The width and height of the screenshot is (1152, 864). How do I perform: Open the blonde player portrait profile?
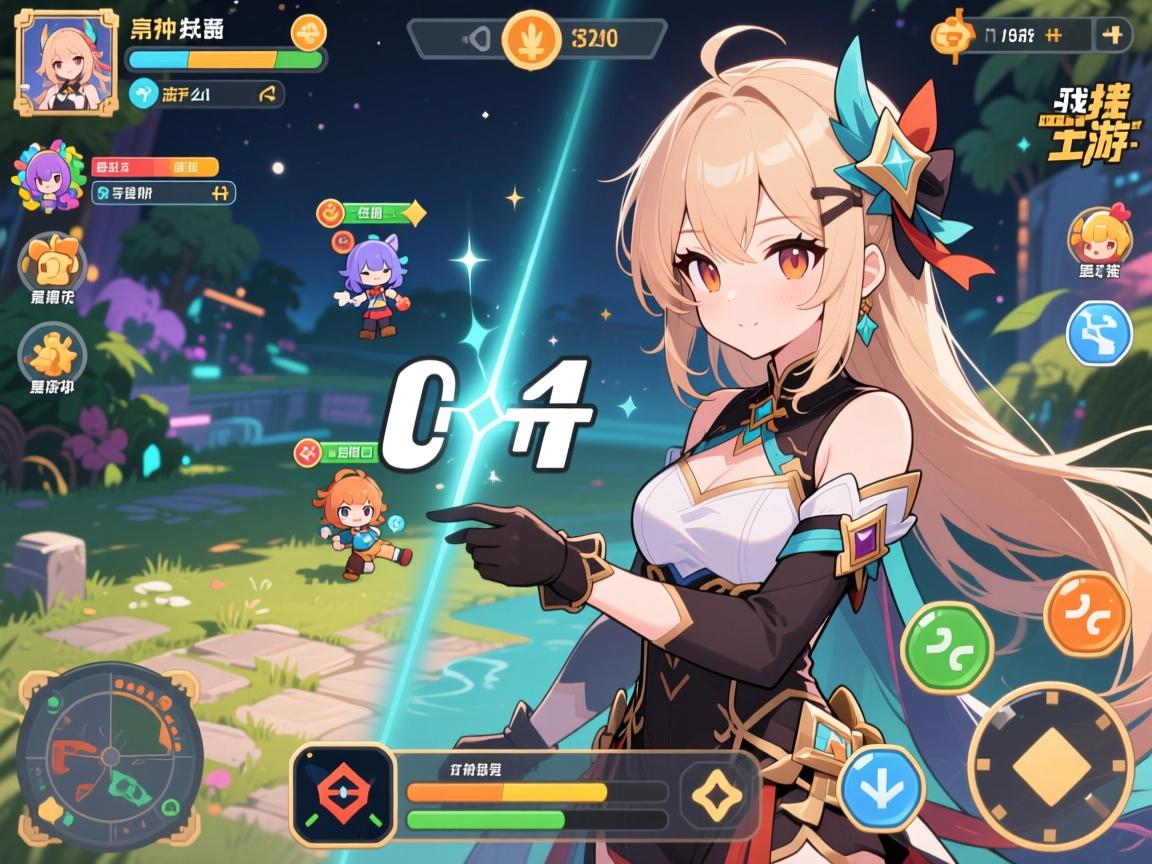point(62,64)
